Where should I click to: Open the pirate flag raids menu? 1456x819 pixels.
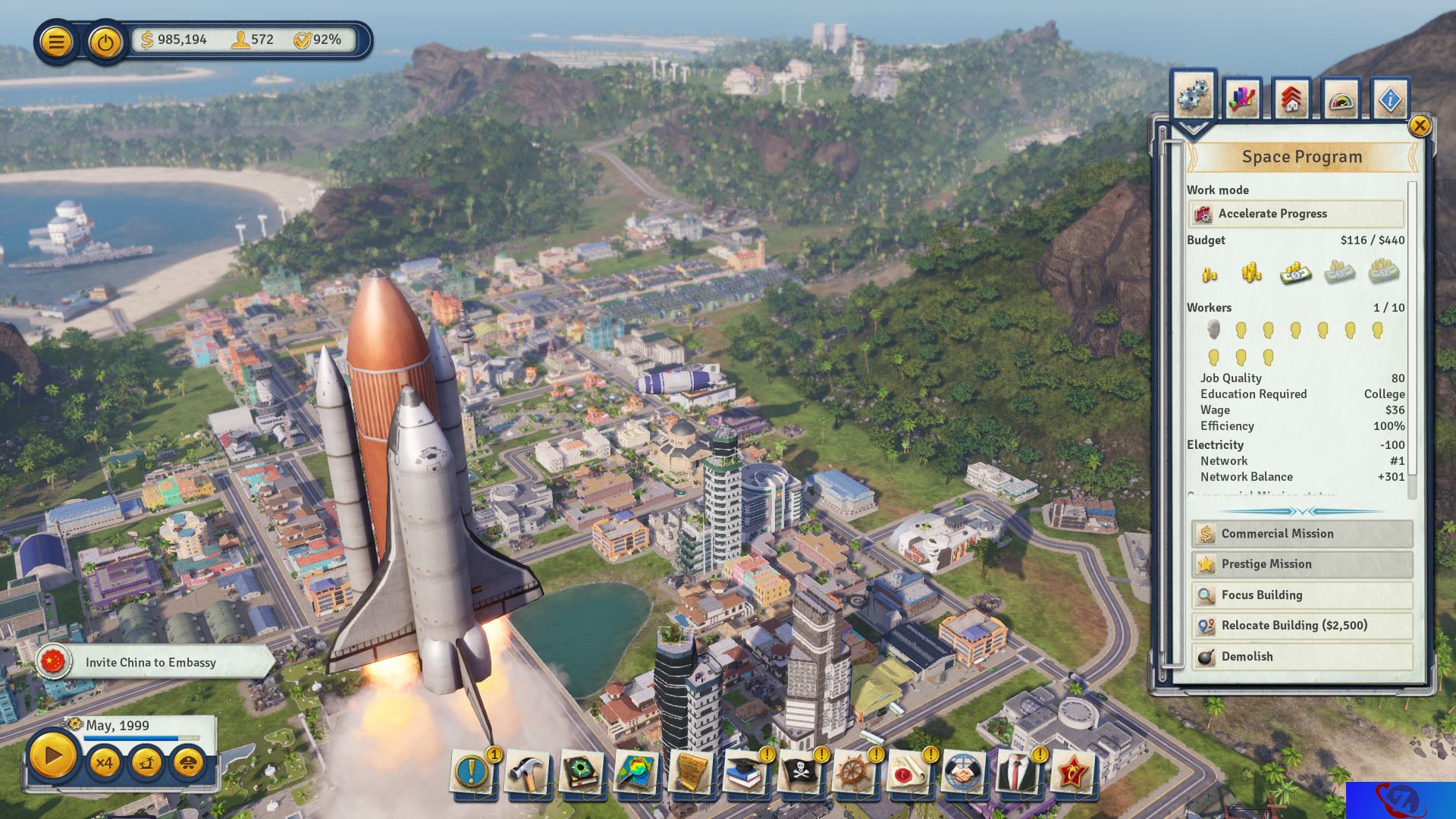pos(799,773)
